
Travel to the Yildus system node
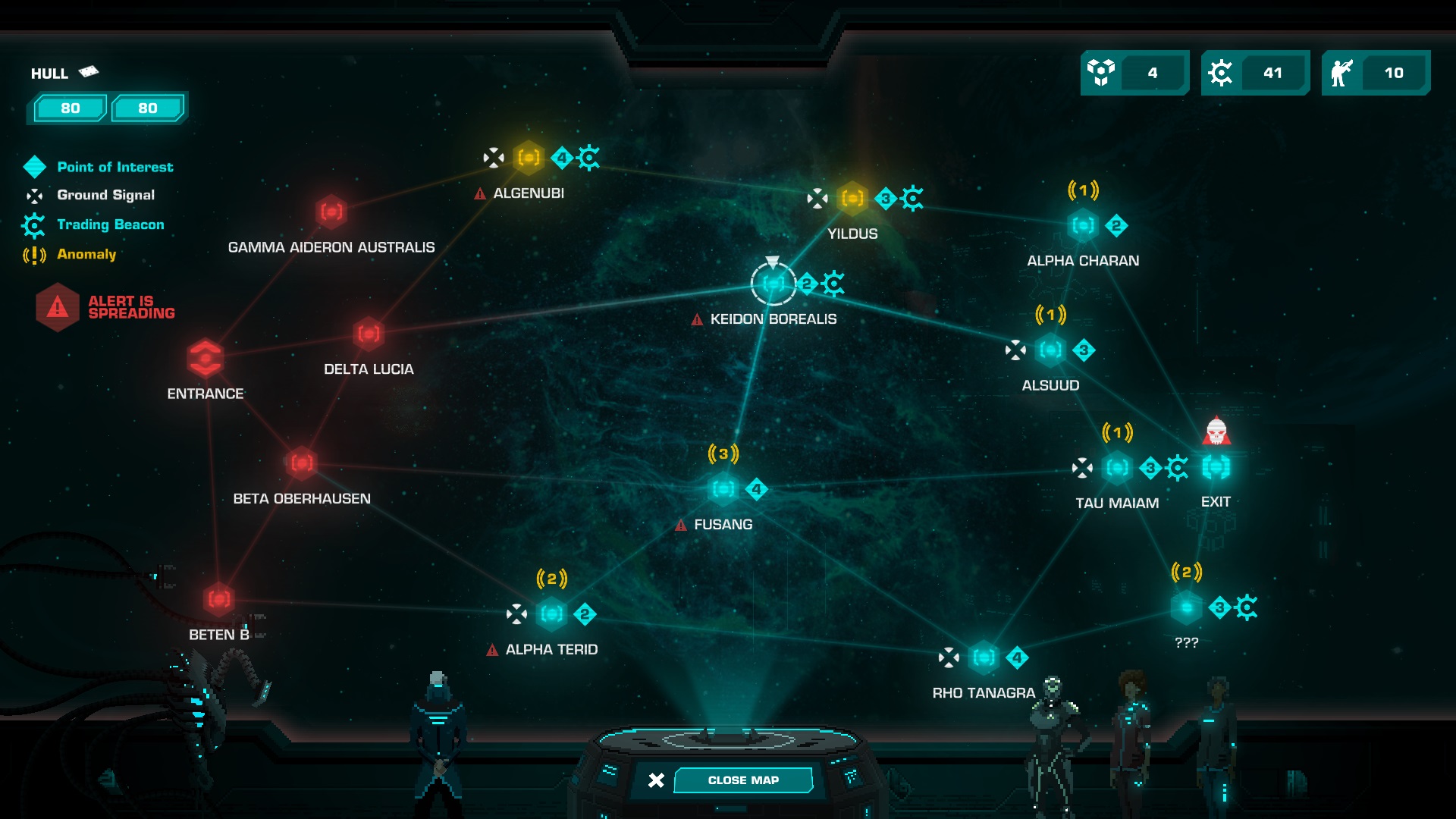(x=852, y=199)
